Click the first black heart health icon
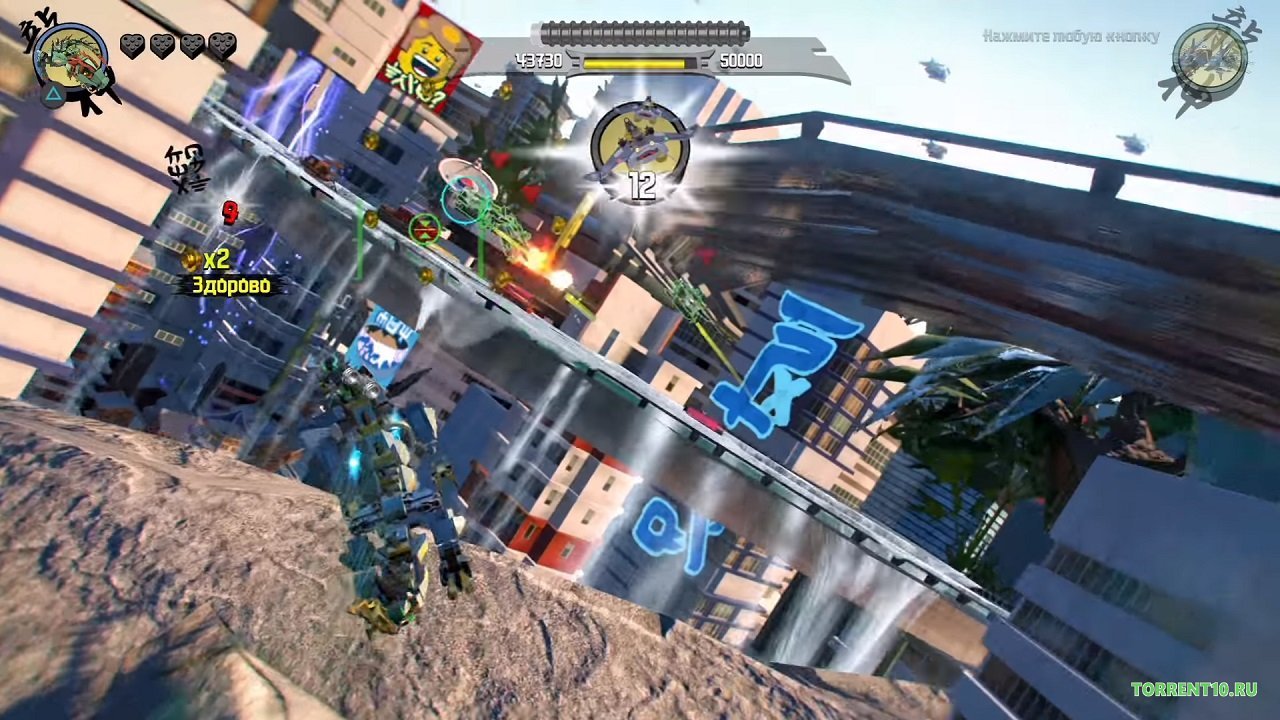This screenshot has width=1280, height=720. pos(134,45)
